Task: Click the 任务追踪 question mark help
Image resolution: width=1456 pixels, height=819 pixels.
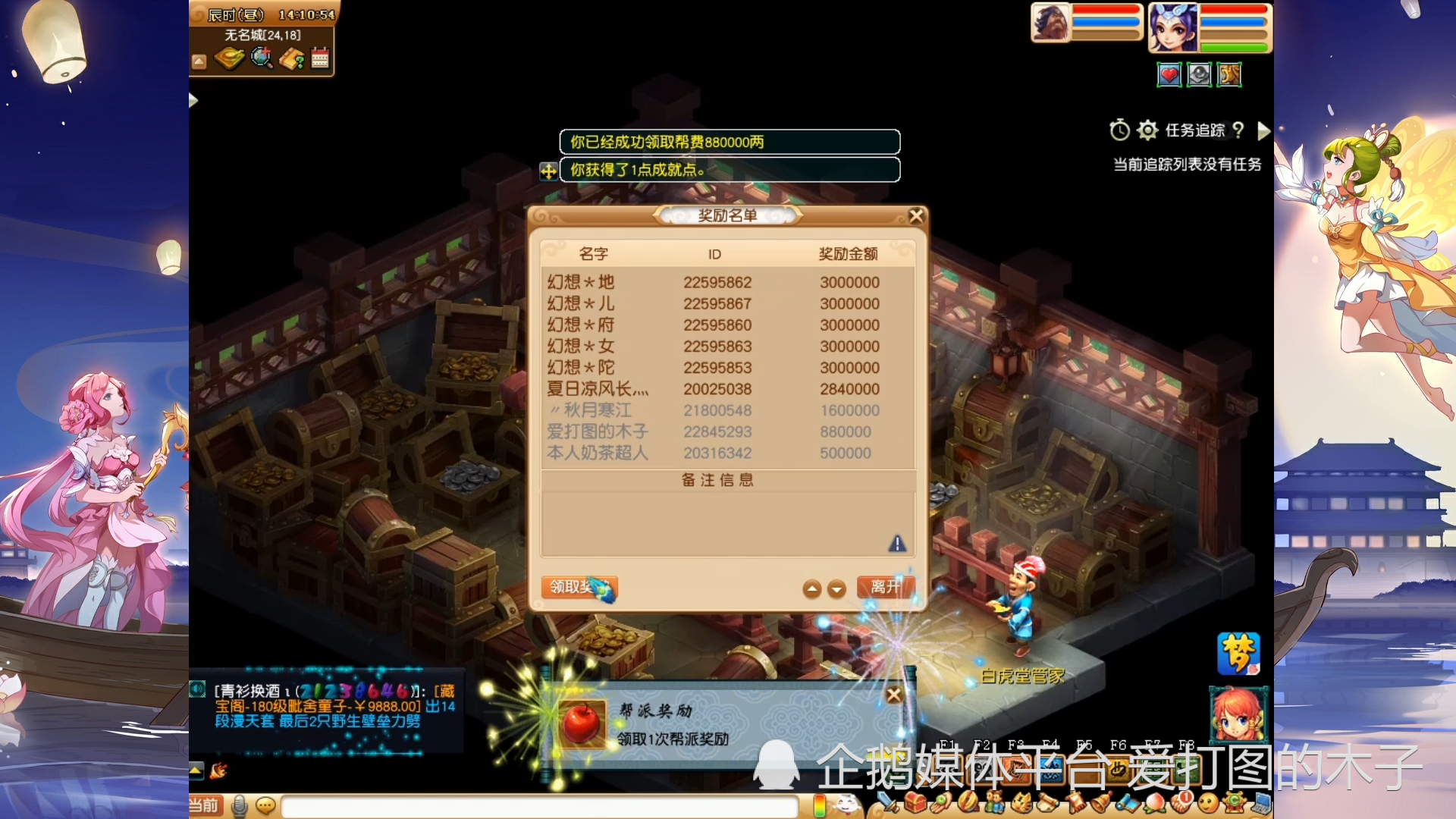Action: click(1238, 130)
